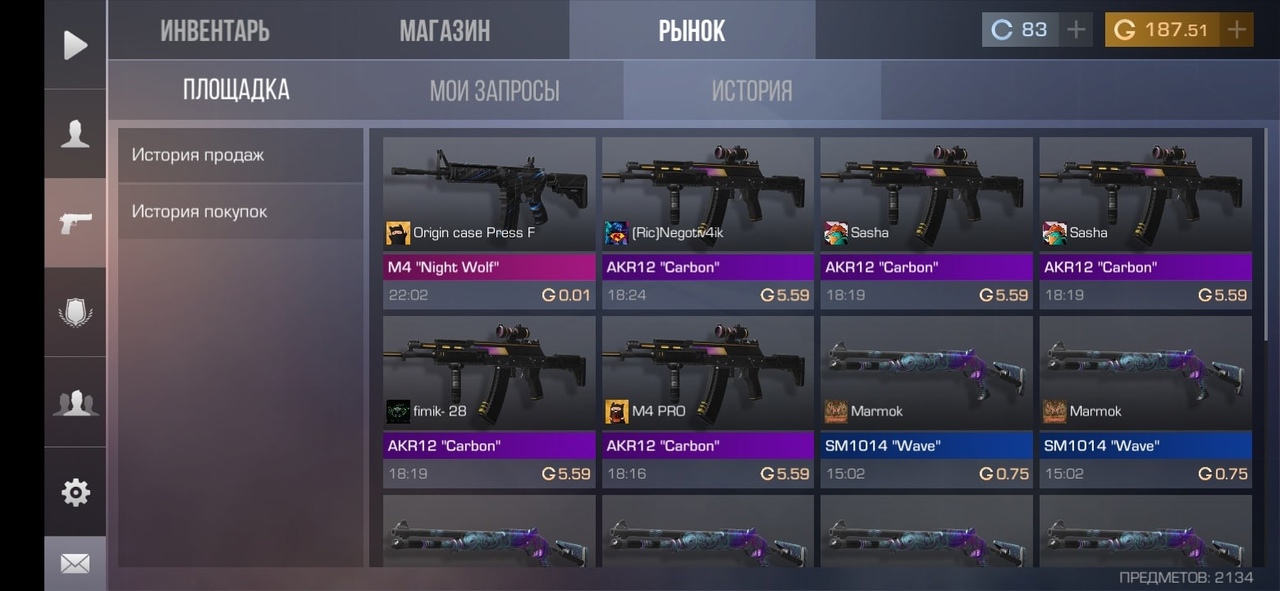The image size is (1280, 591).
Task: Open the shield emblem sidebar icon
Action: [x=75, y=312]
